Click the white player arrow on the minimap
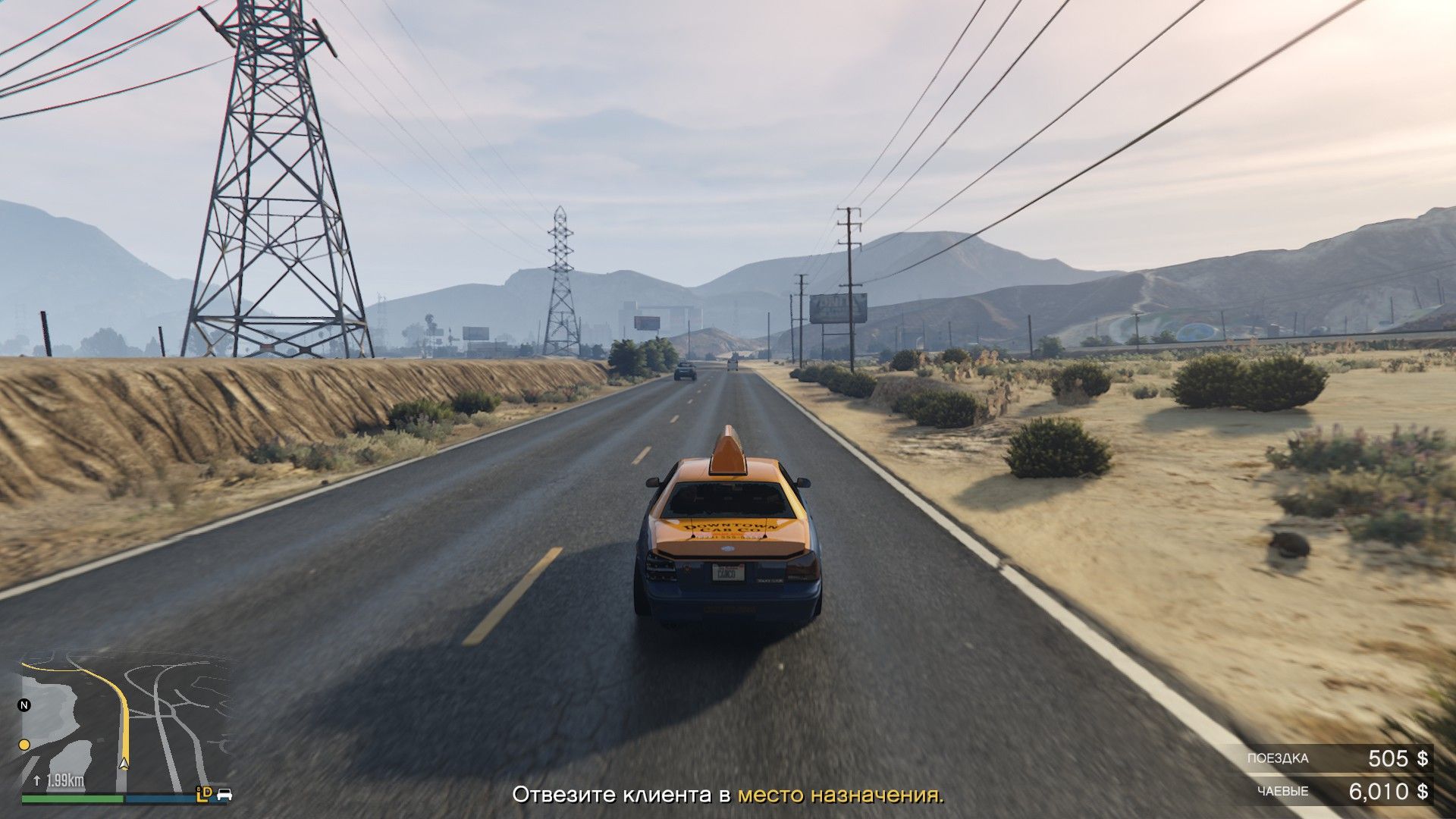 coord(124,763)
